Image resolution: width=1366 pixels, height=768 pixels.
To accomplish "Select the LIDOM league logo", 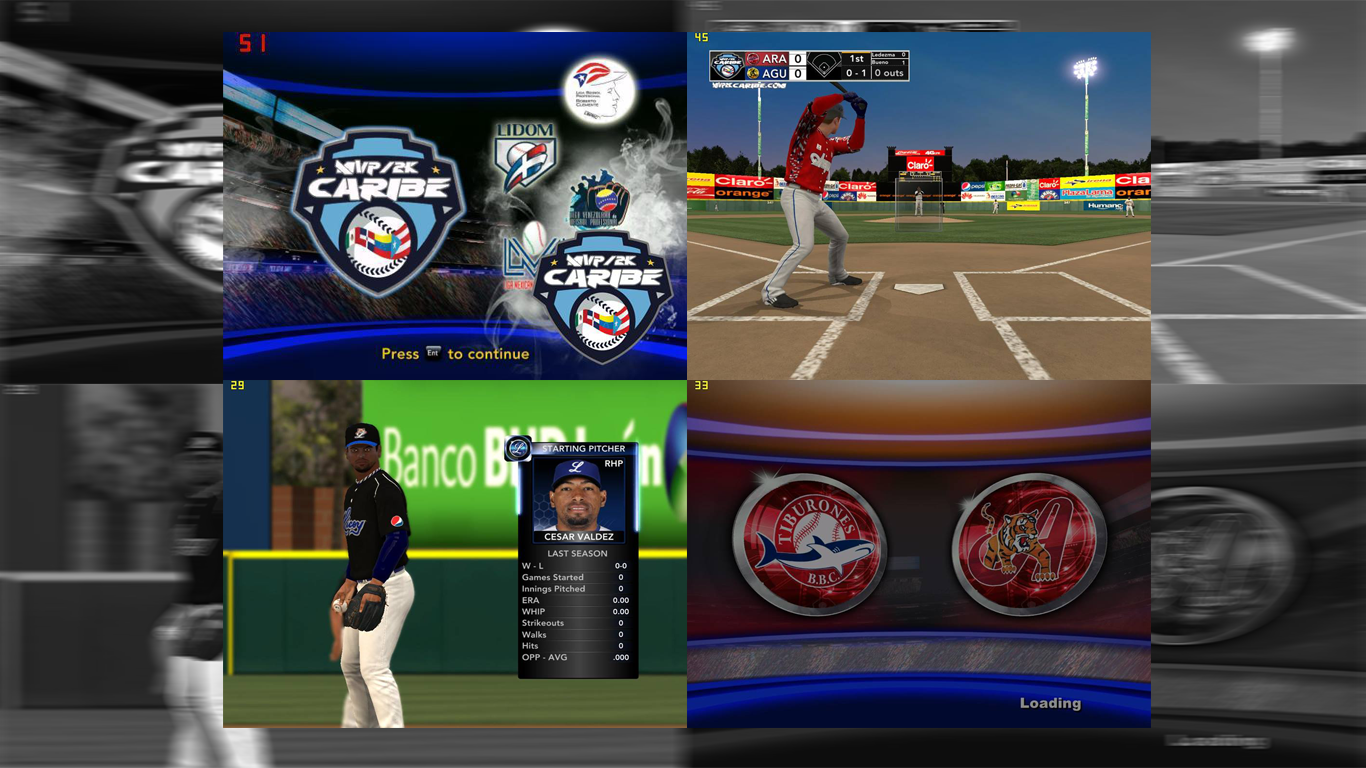I will 525,156.
